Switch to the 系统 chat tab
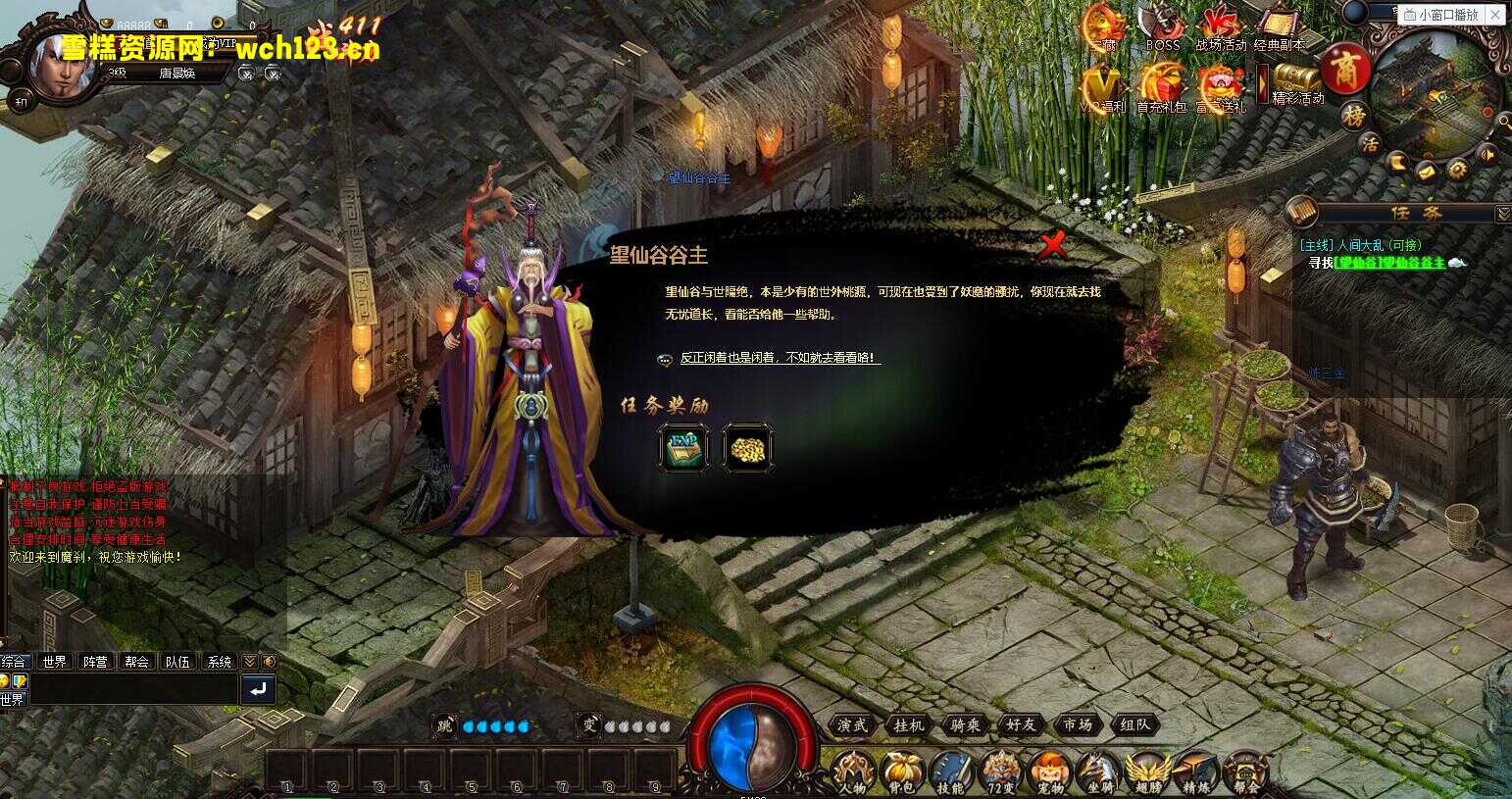This screenshot has height=799, width=1512. click(x=221, y=662)
